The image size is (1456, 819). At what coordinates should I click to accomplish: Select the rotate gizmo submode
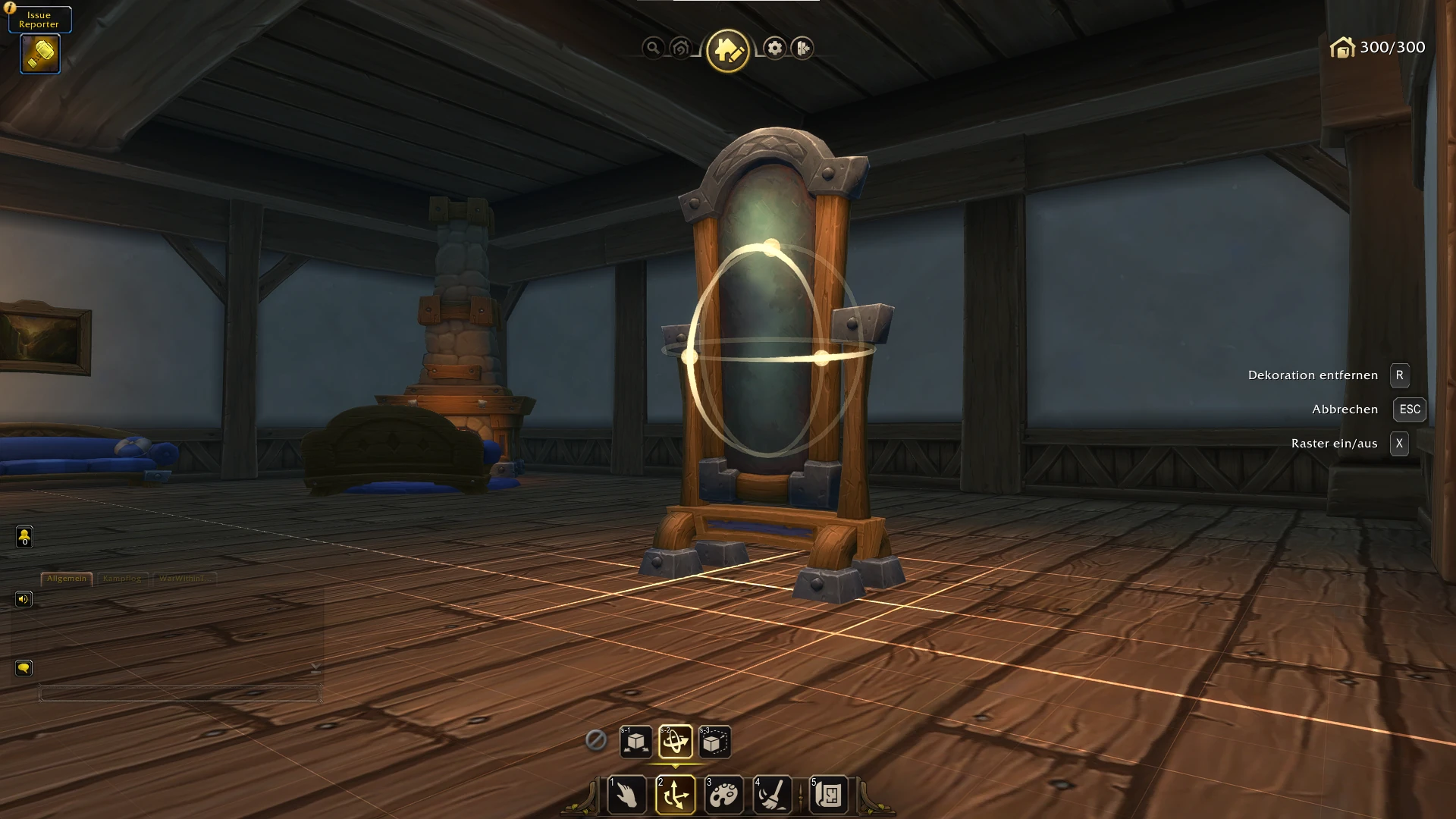[x=675, y=742]
